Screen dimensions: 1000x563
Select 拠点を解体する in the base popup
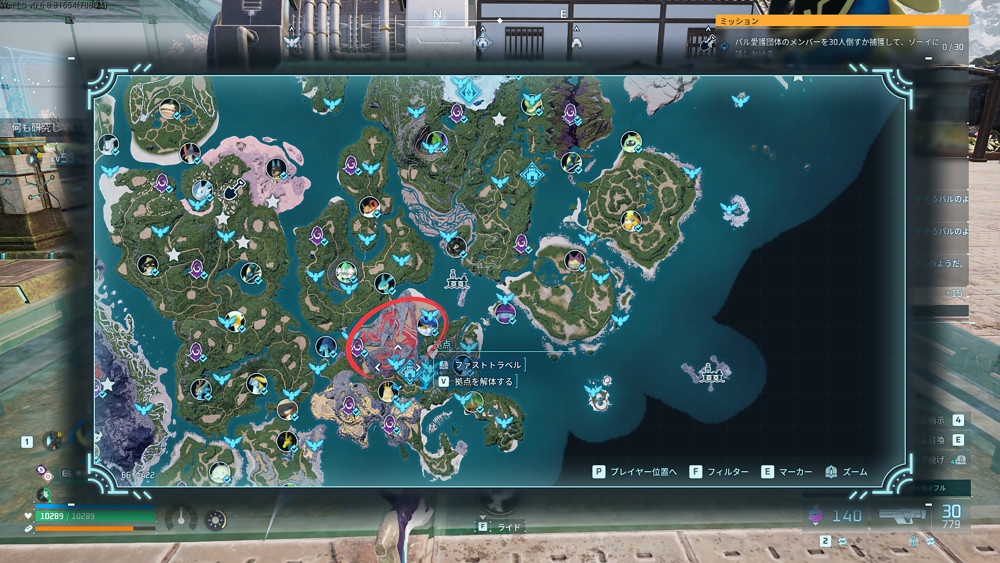482,381
